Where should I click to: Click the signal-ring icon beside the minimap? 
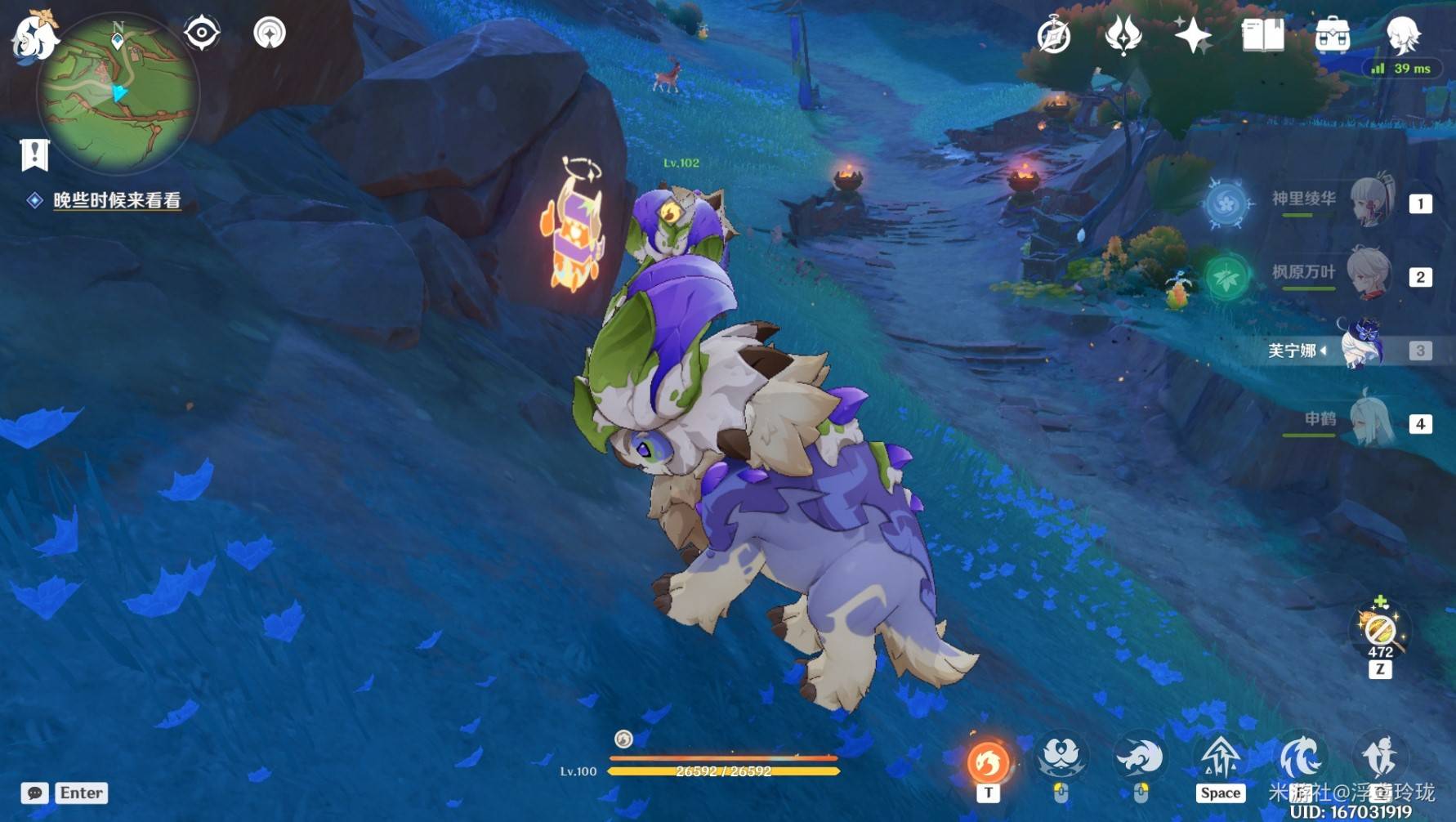point(270,34)
